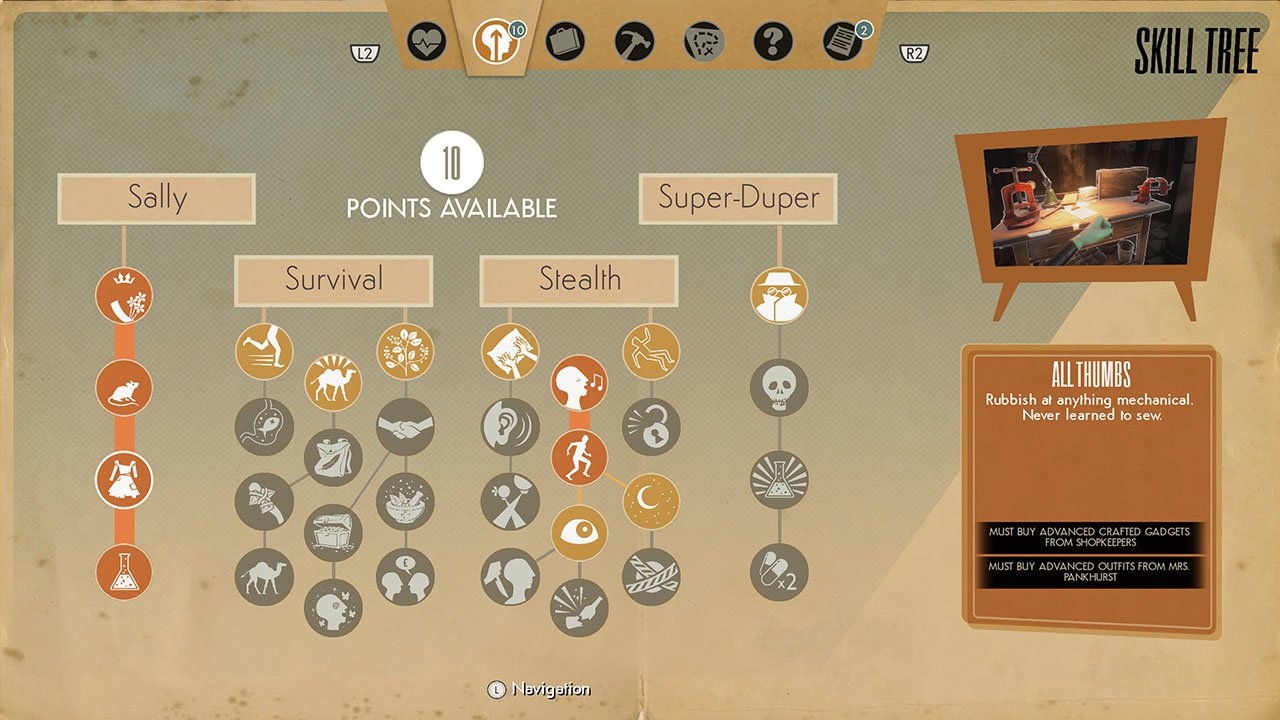The height and width of the screenshot is (720, 1280).
Task: Select the chemistry flask skill under Sally
Action: coord(124,572)
